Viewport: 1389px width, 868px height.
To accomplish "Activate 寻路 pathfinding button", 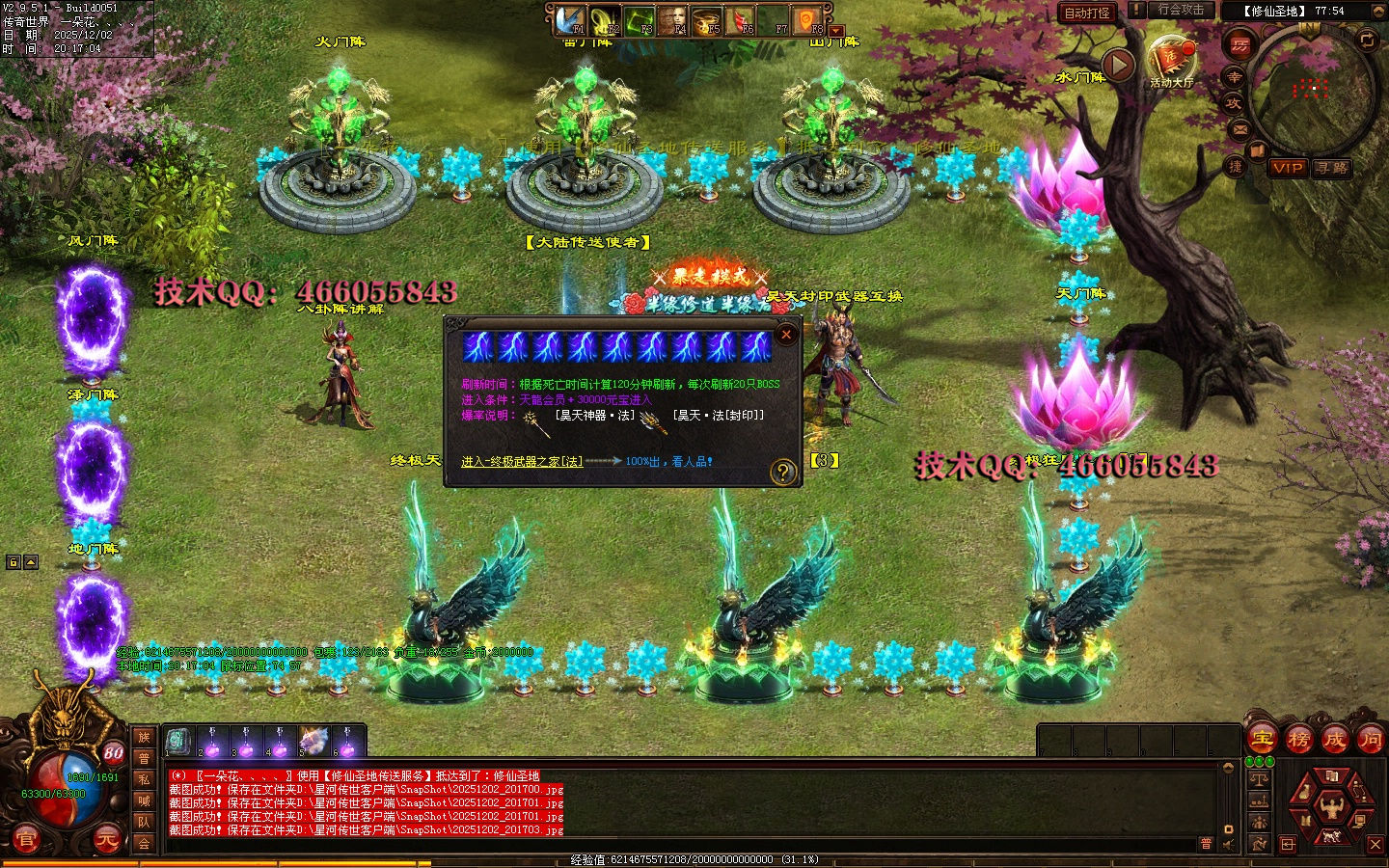I will pos(1331,168).
